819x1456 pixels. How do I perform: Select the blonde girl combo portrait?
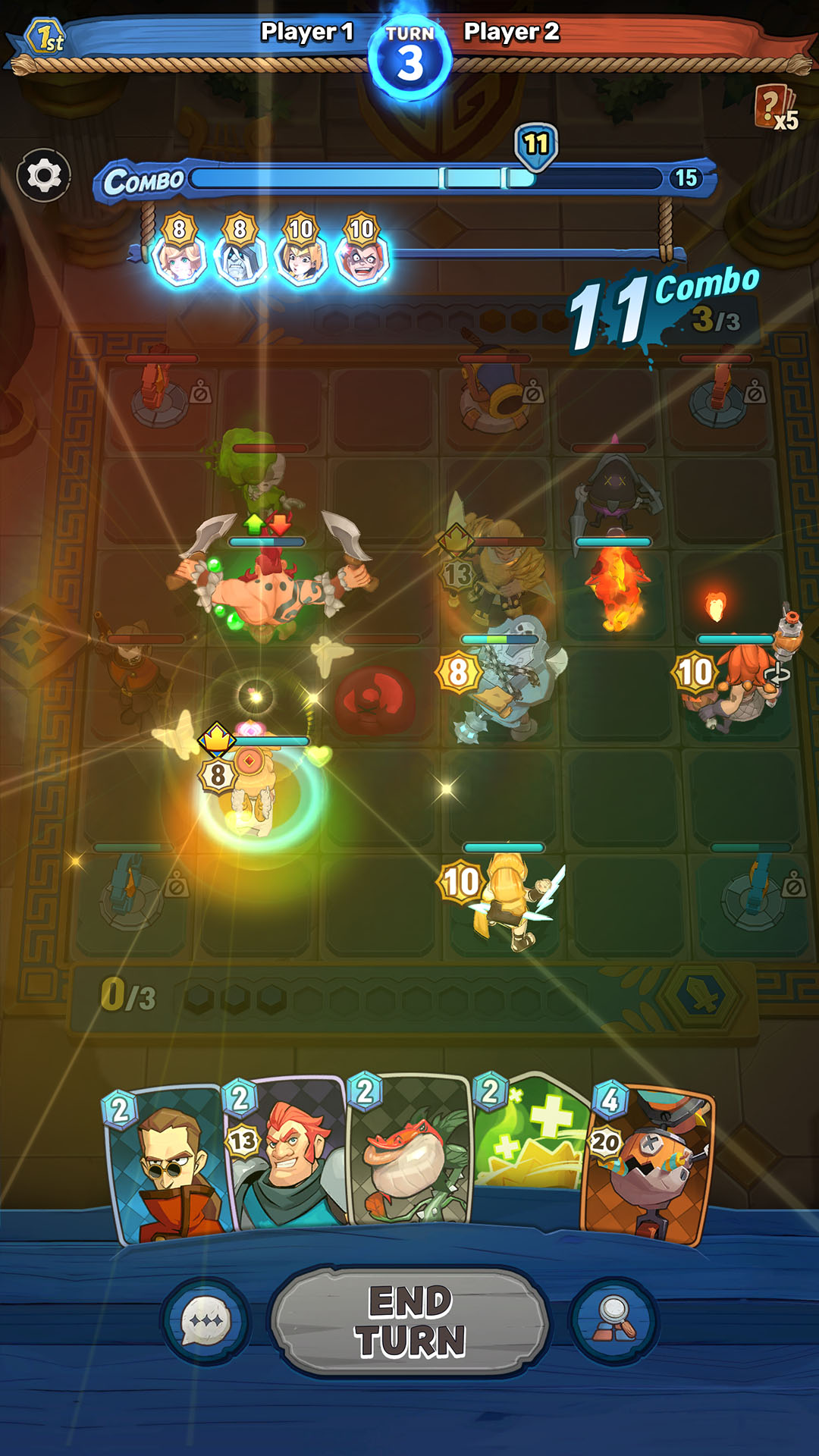(x=179, y=258)
